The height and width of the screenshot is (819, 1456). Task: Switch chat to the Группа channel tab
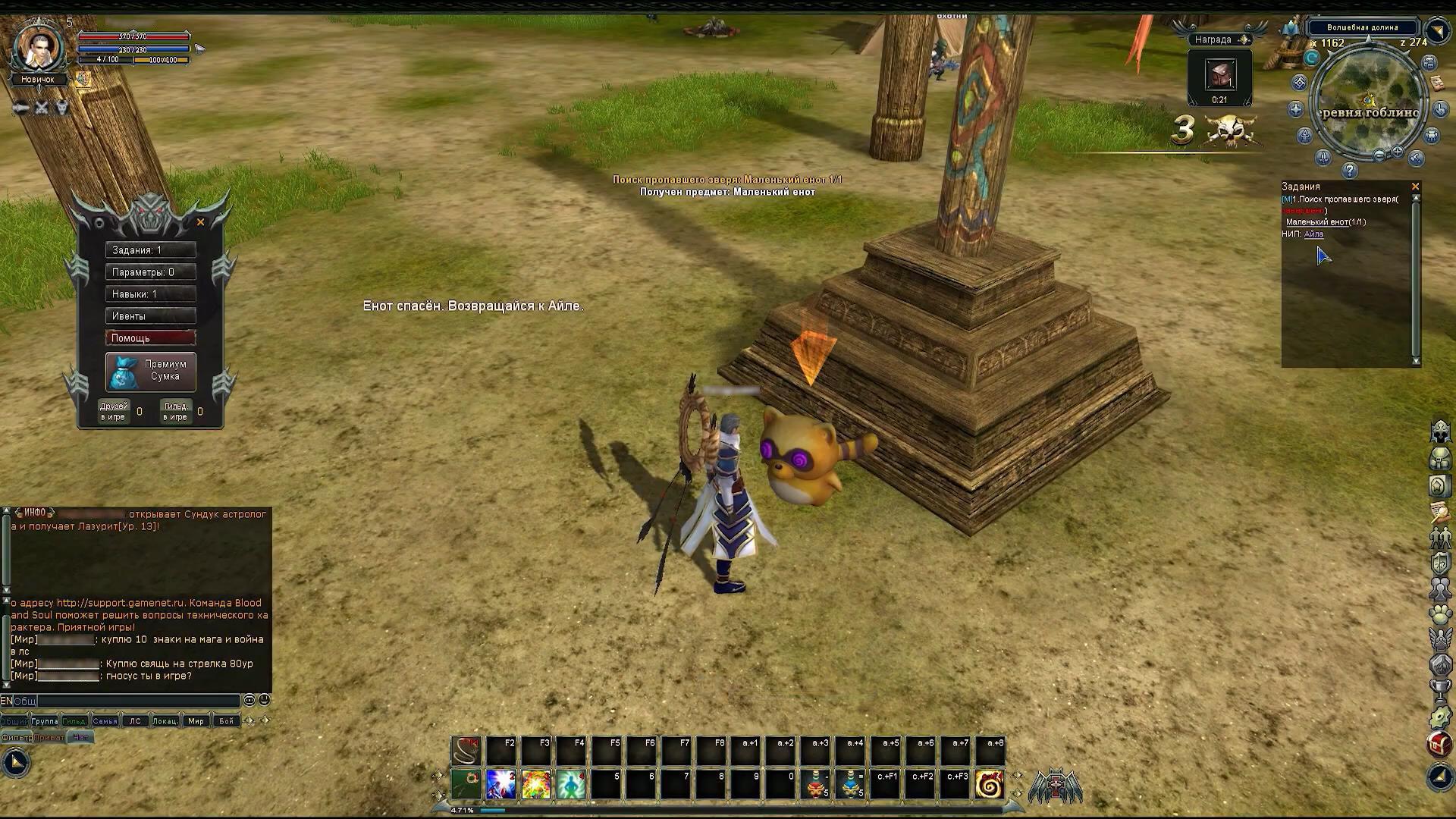point(45,721)
